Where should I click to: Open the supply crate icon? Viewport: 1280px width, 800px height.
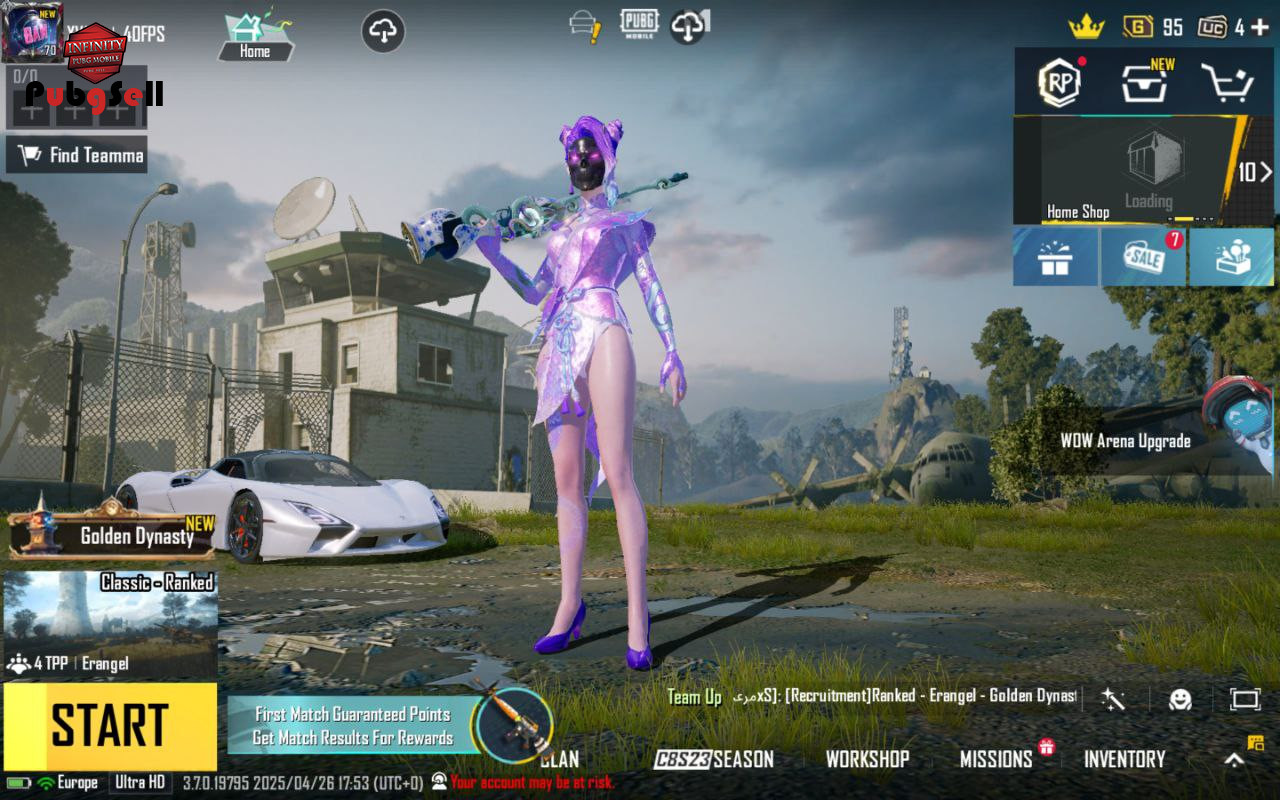pos(1143,83)
